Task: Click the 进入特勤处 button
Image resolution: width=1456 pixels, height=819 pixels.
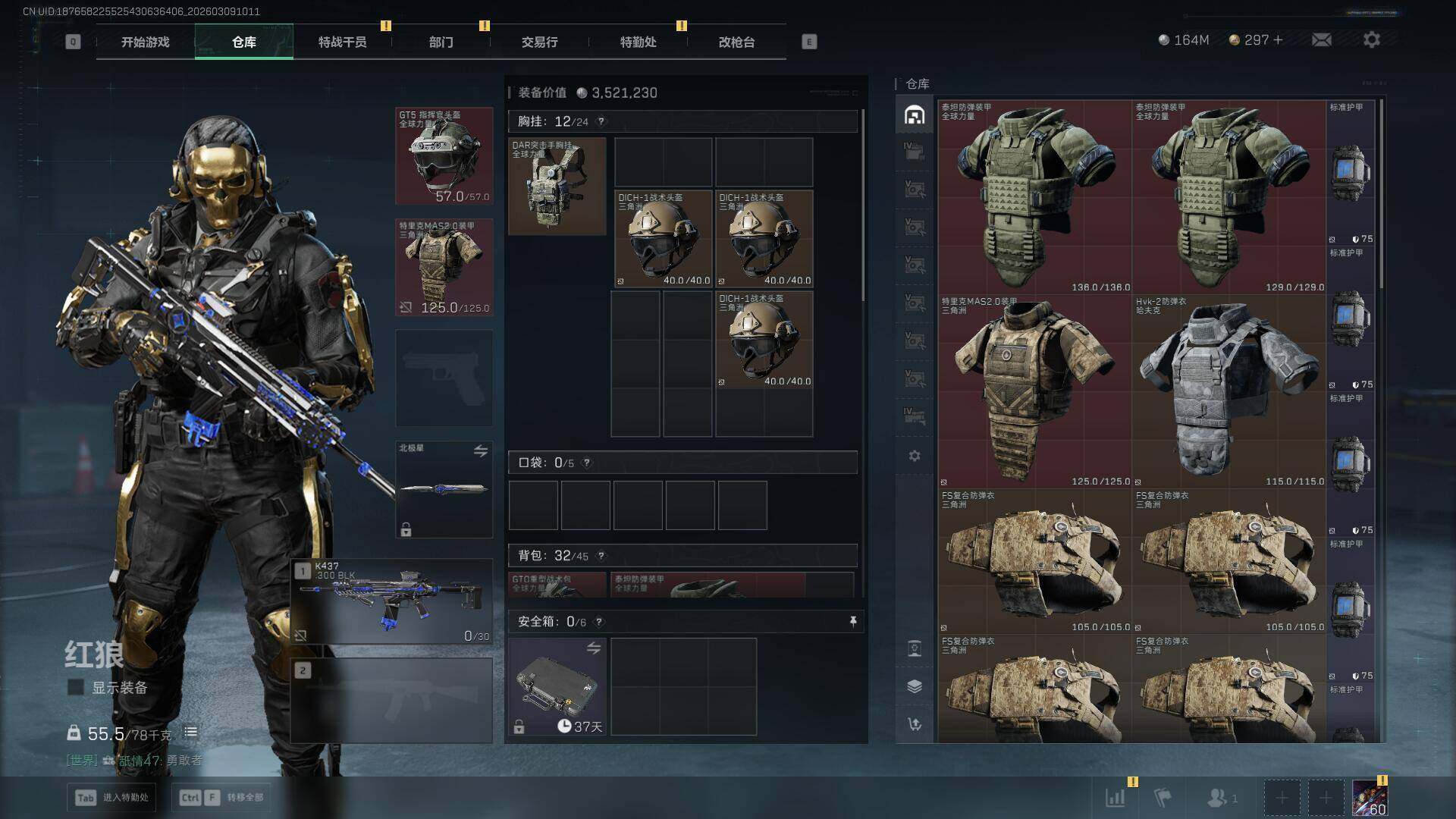Action: click(111, 797)
